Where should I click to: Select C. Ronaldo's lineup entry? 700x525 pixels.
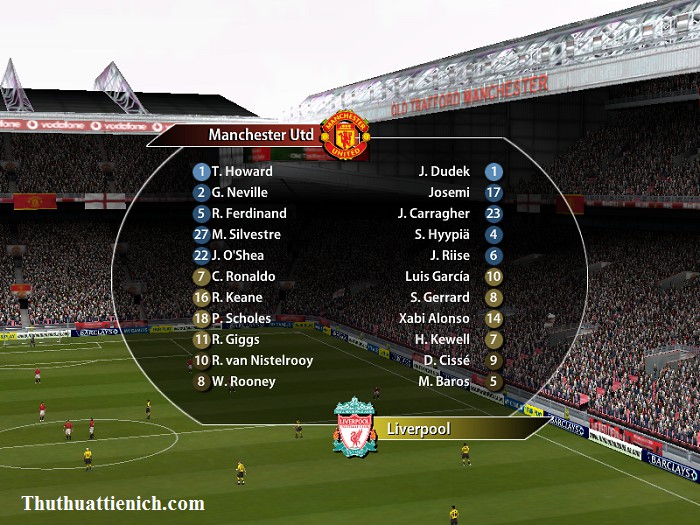[243, 276]
